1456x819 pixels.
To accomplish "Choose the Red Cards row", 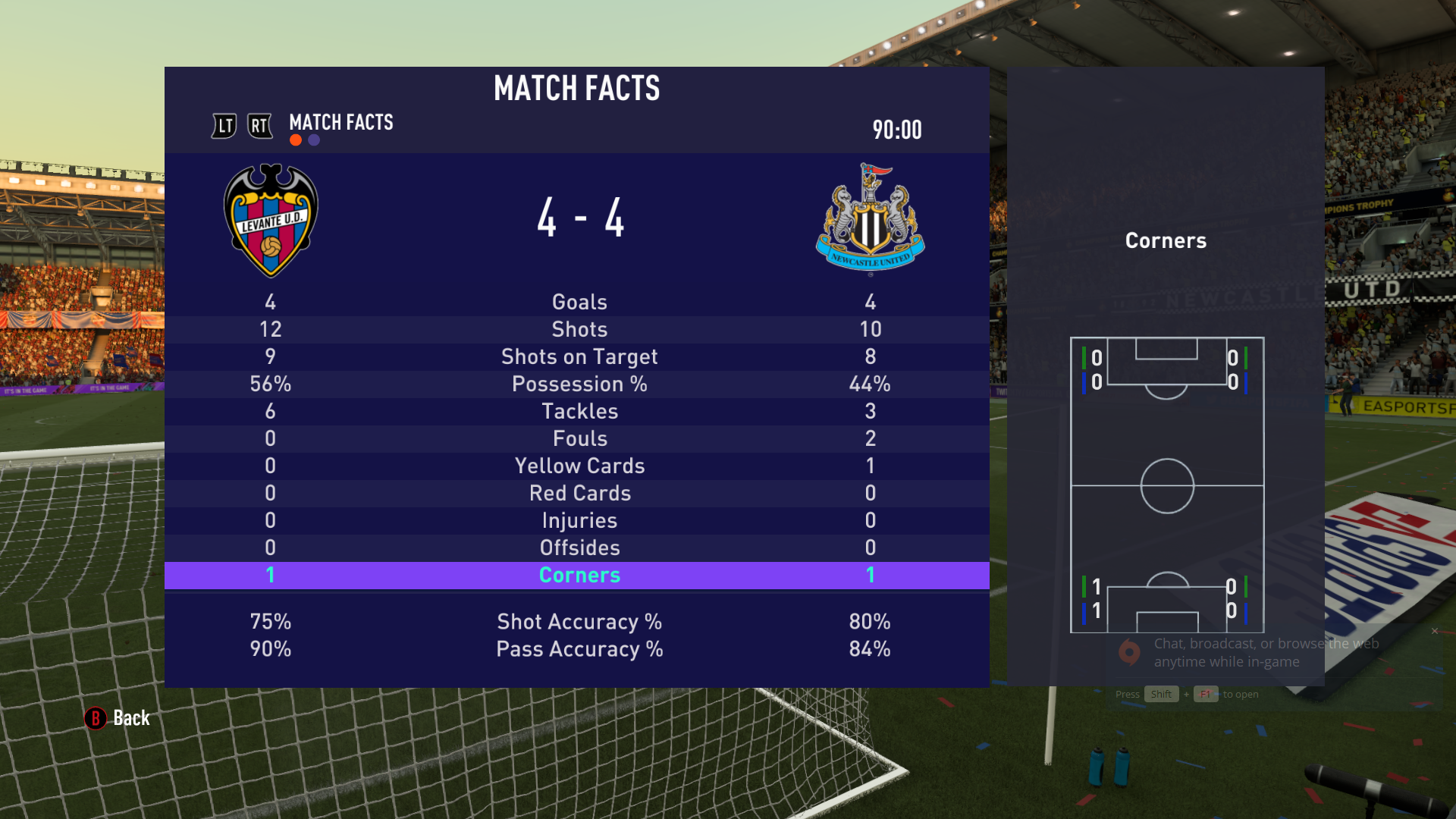I will [579, 493].
